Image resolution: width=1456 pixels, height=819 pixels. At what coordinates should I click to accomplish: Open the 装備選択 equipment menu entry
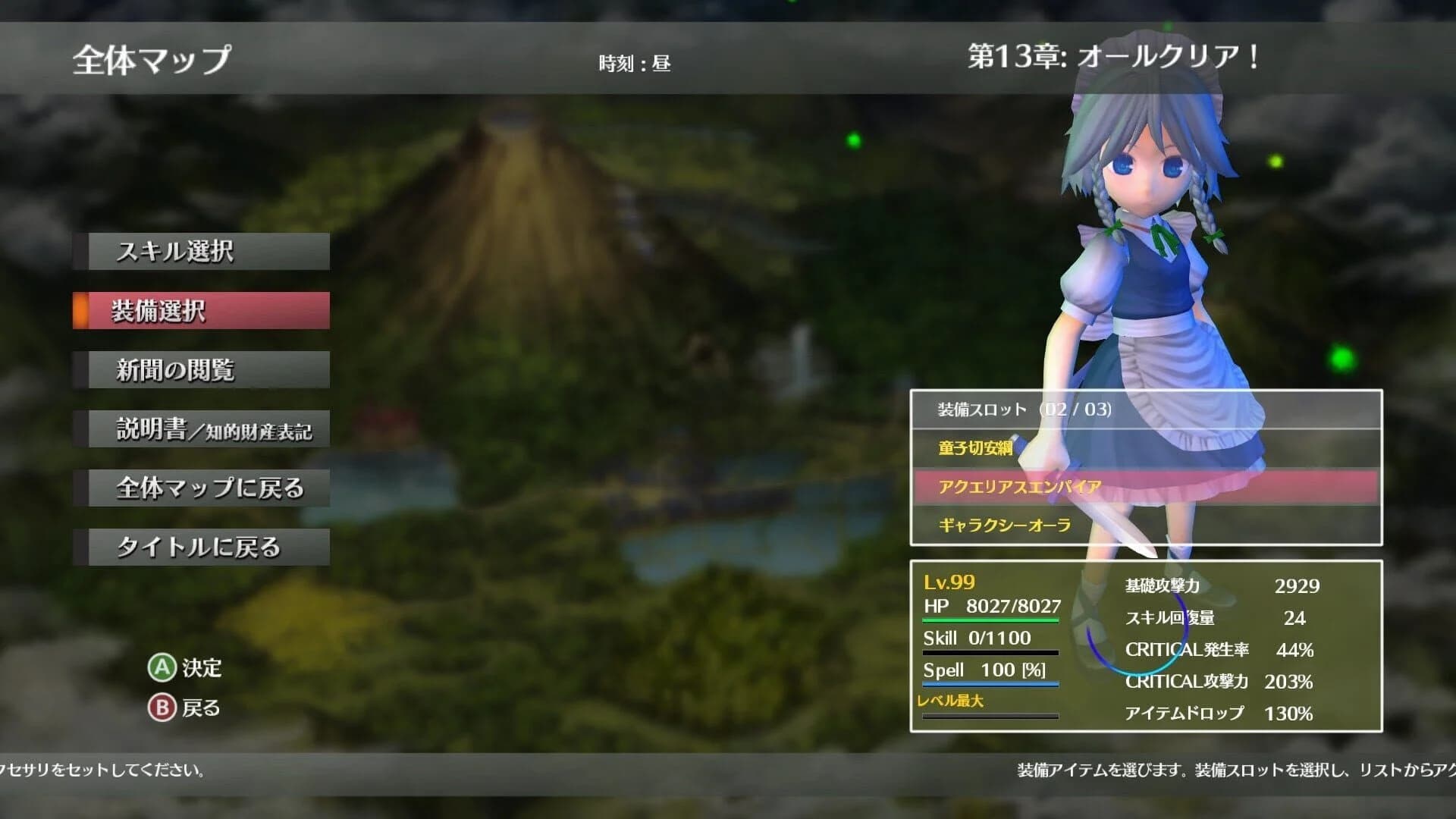pyautogui.click(x=202, y=310)
